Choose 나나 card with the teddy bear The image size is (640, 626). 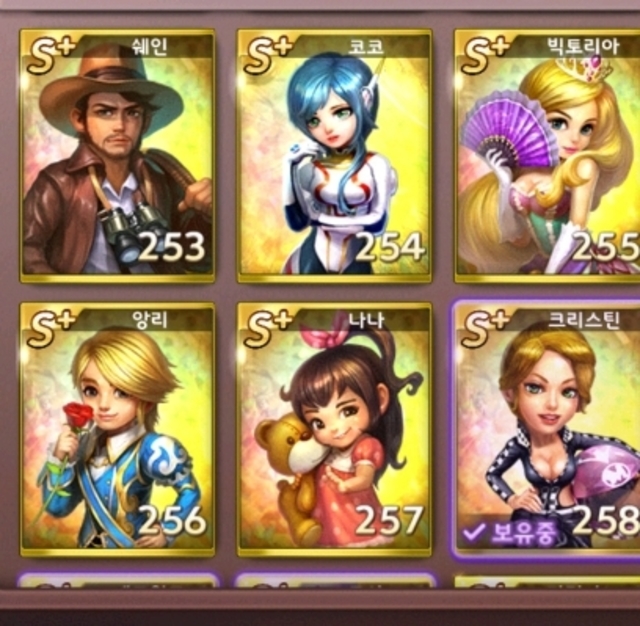point(335,430)
